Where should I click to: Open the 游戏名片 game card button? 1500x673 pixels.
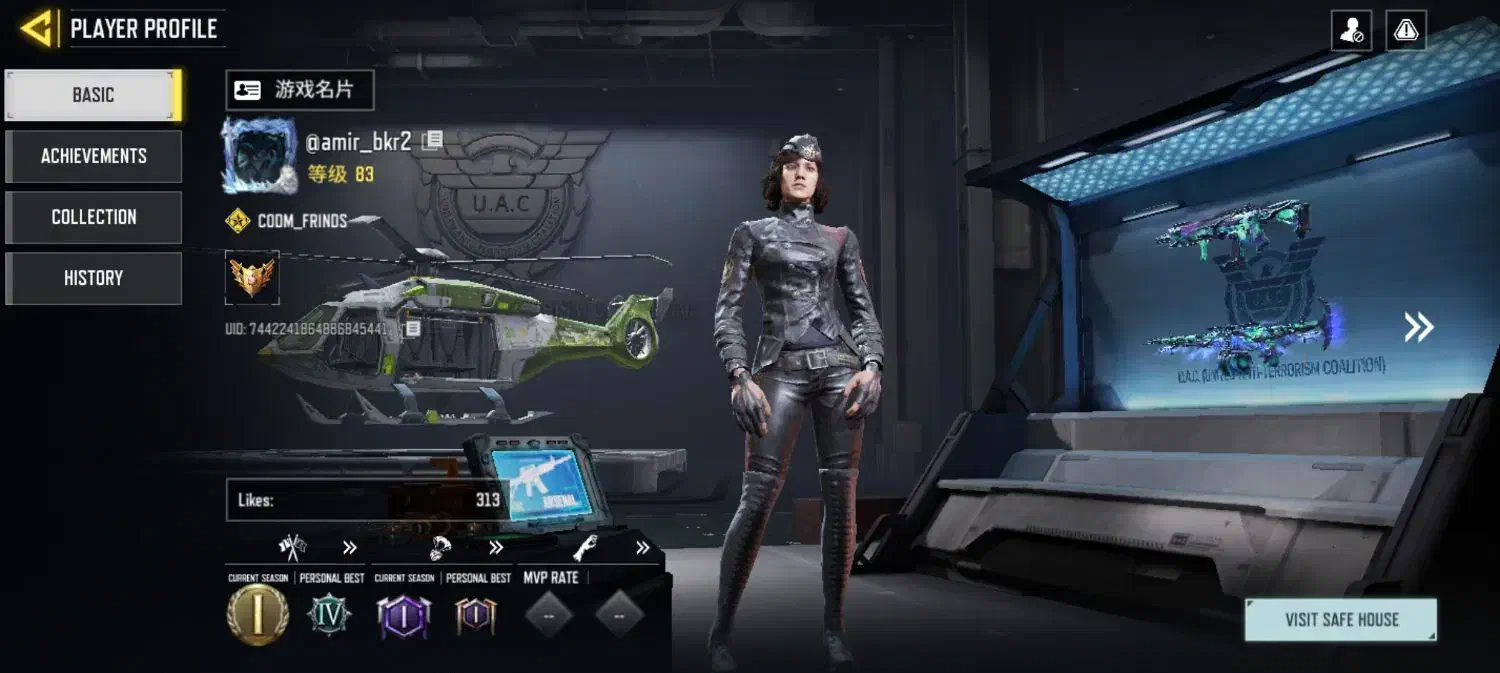pos(300,90)
